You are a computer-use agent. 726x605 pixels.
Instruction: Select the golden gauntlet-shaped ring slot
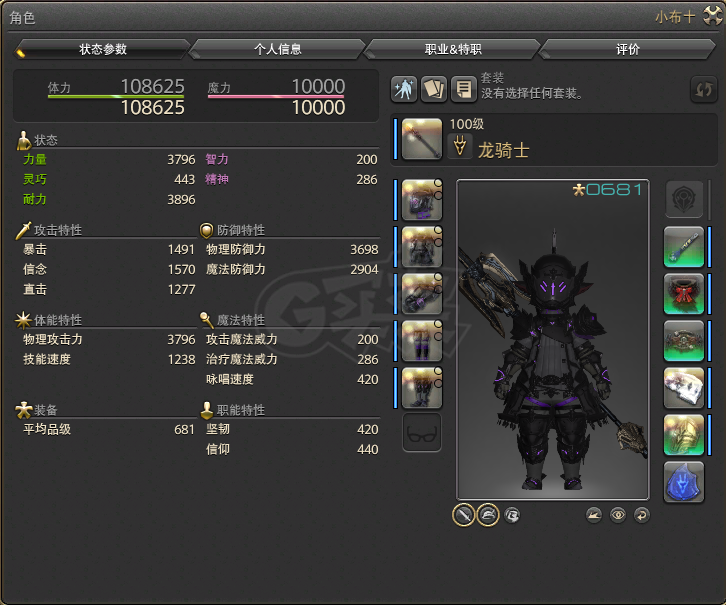coord(684,434)
